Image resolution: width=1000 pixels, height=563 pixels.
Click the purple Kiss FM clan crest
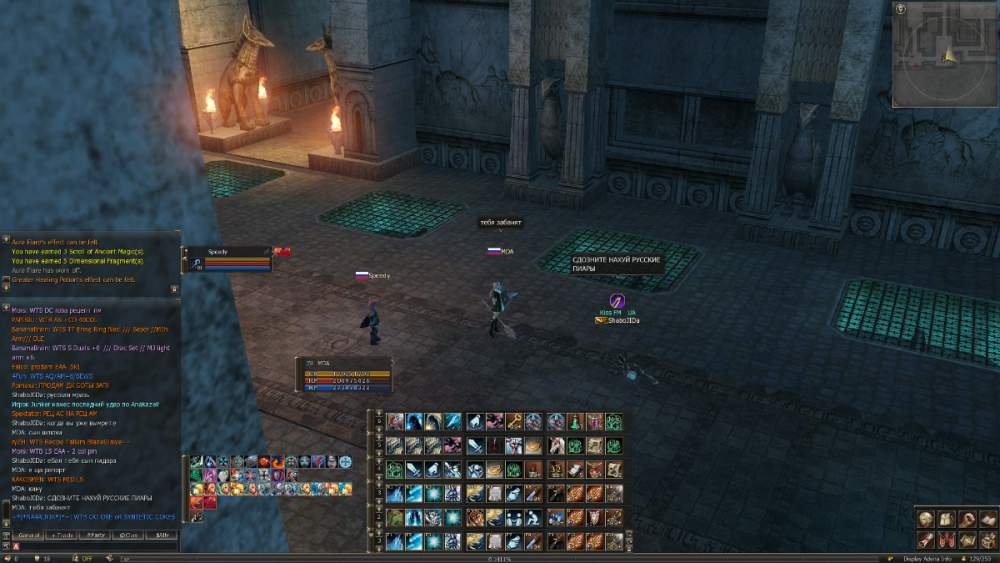(617, 301)
